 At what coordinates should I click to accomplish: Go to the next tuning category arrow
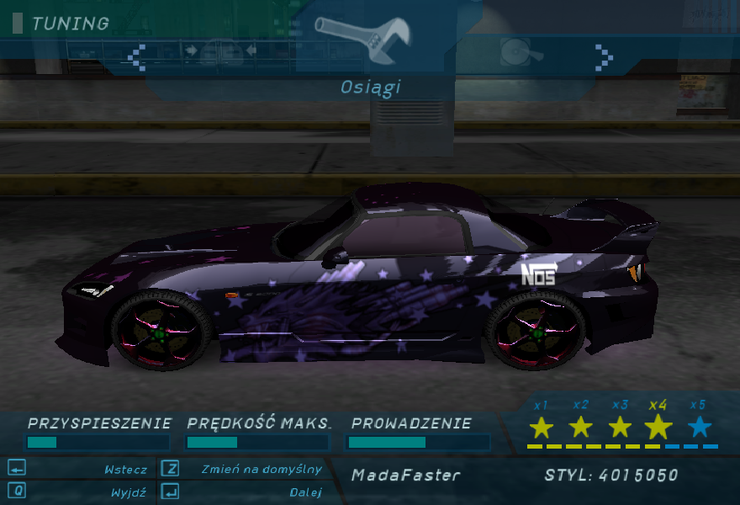pos(604,55)
